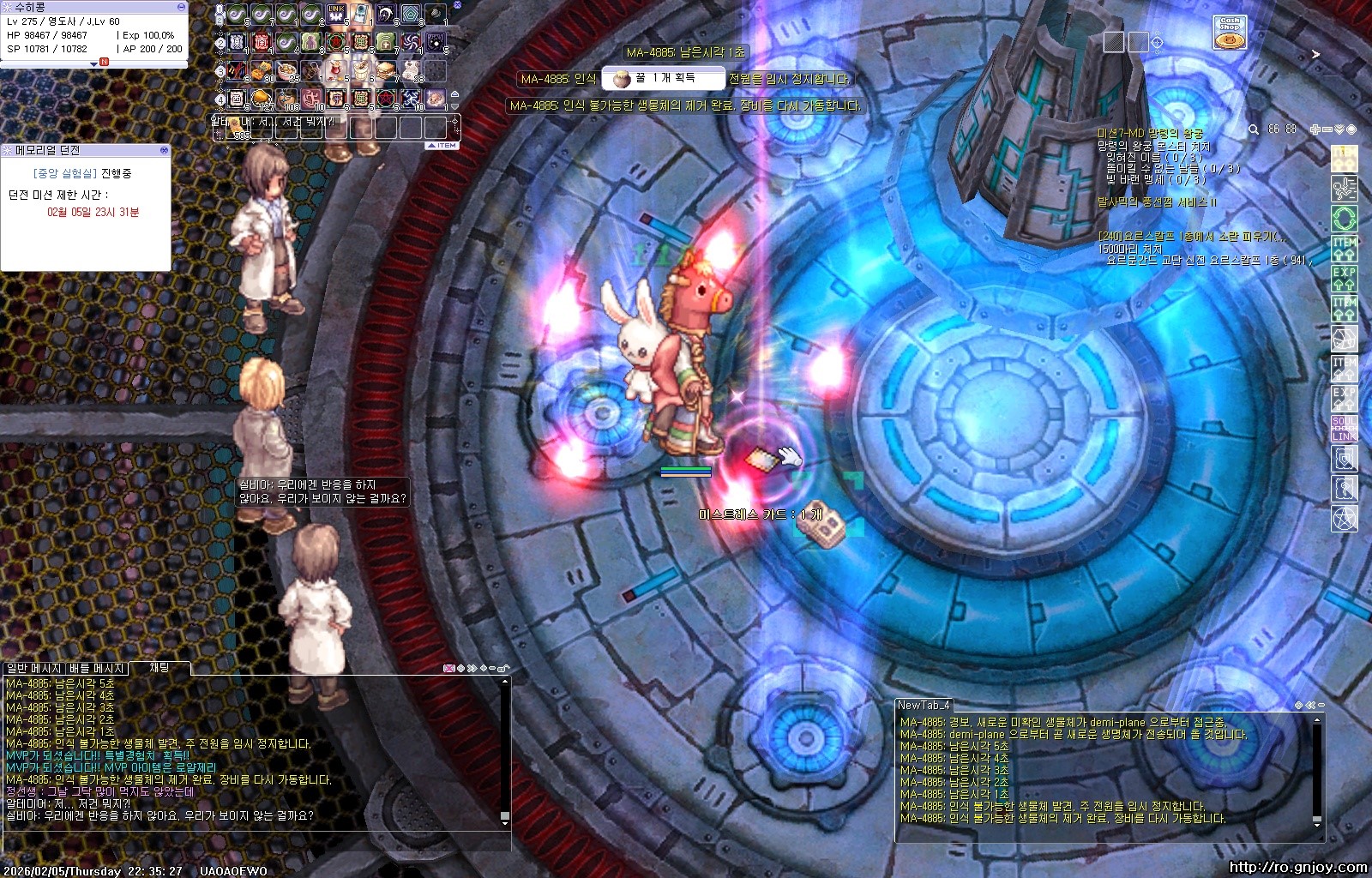Zoom in the minimap with the plus button

coord(1315,129)
